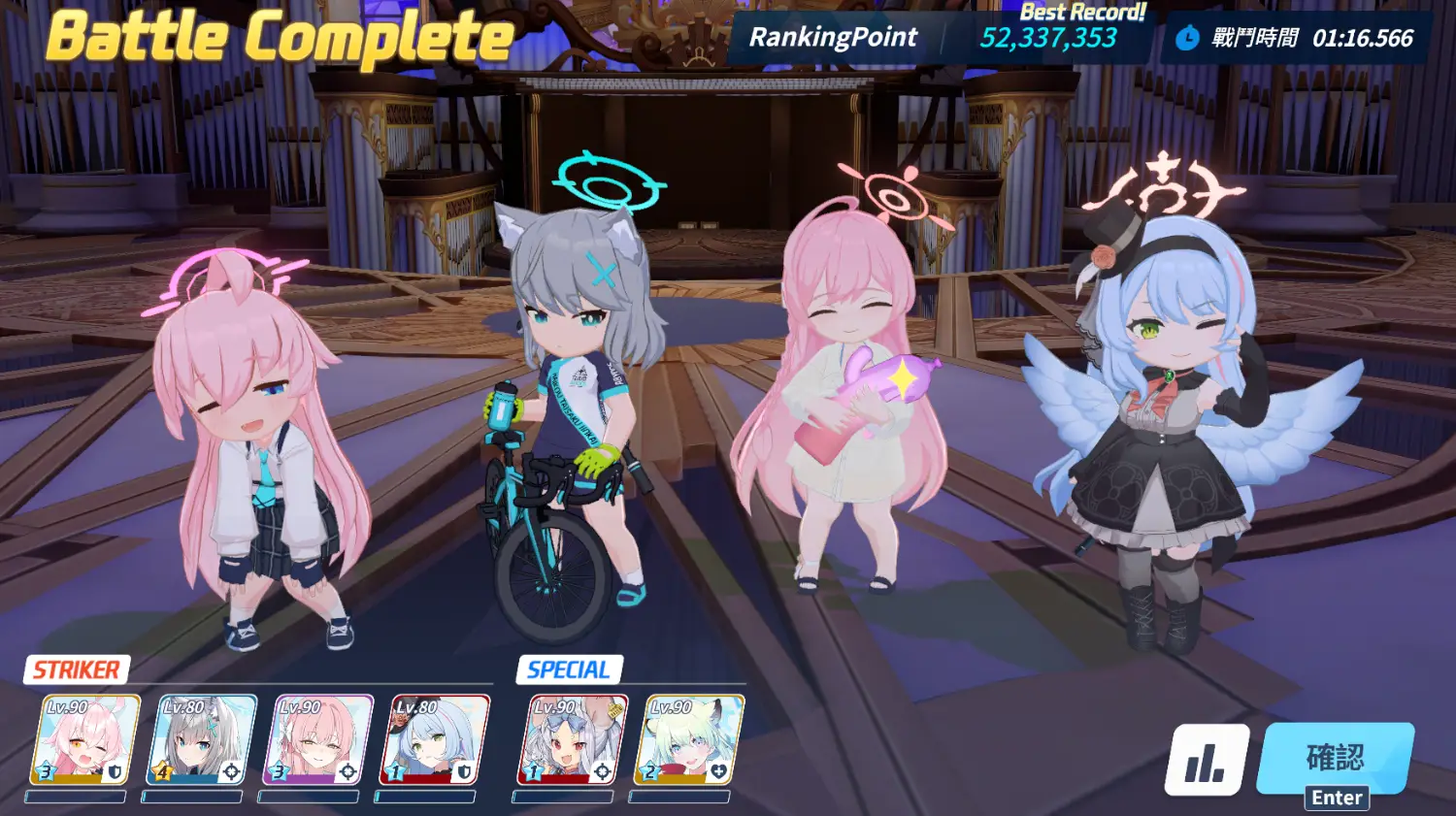Select the silver-haired special portrait with blue bow
The image size is (1456, 816).
(x=571, y=739)
